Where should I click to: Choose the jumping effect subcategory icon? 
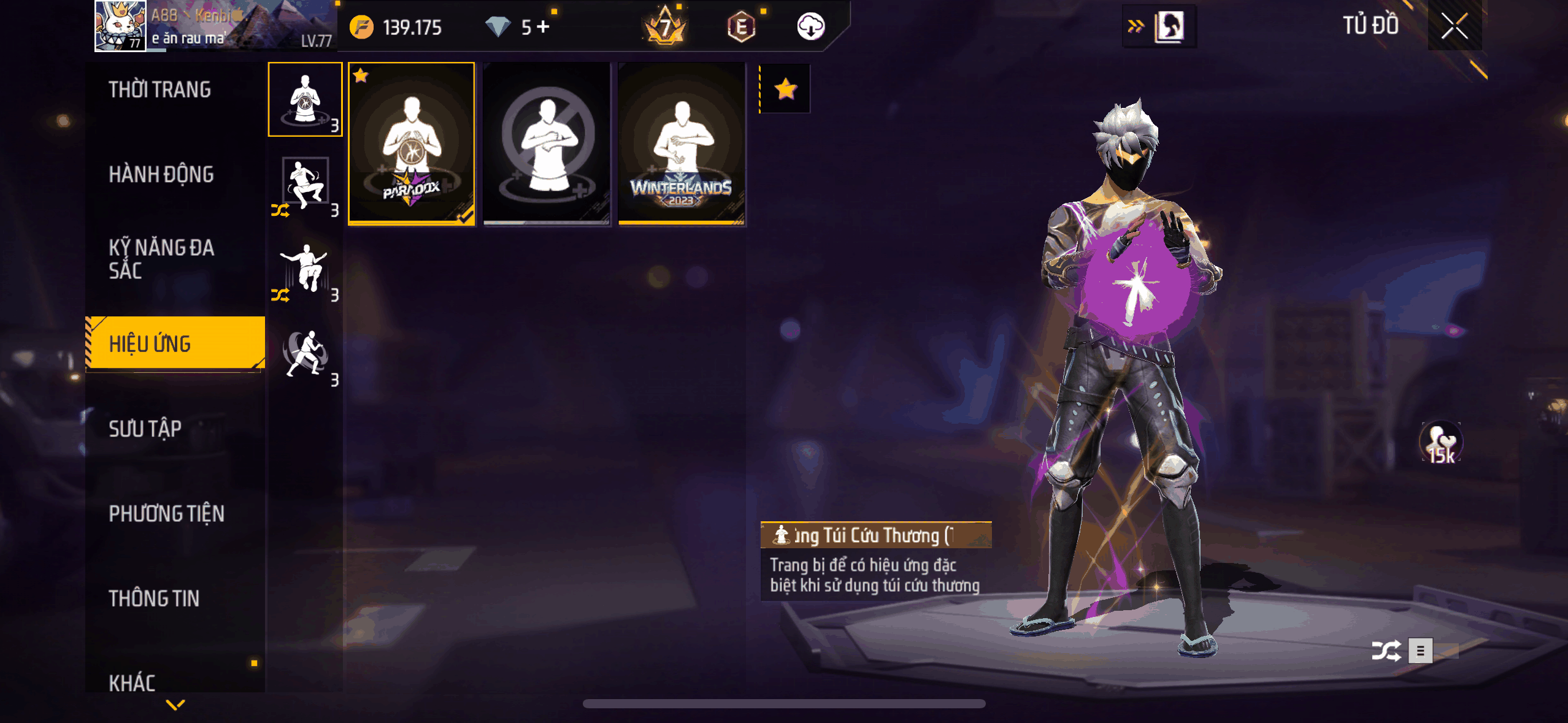pyautogui.click(x=305, y=269)
